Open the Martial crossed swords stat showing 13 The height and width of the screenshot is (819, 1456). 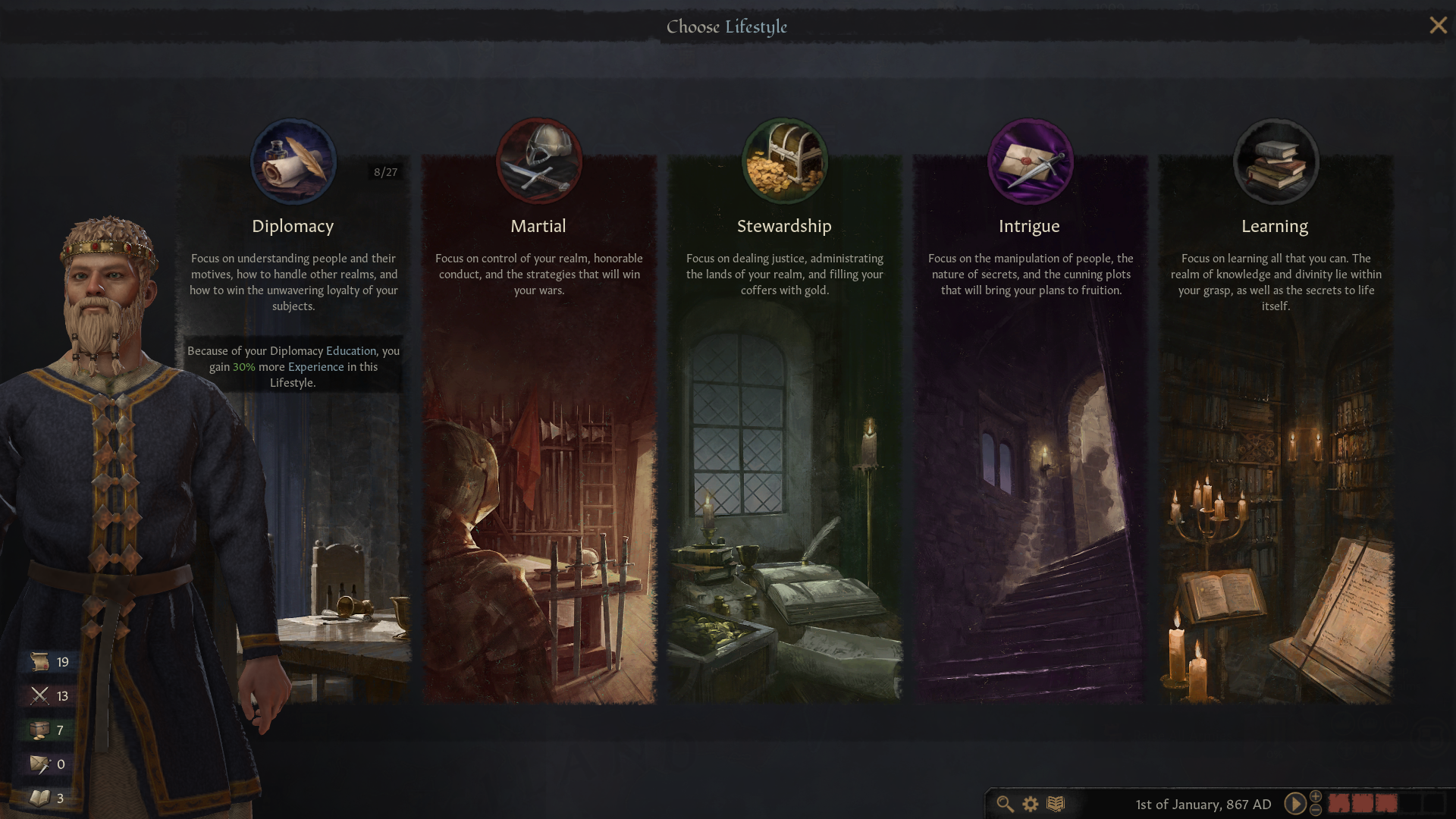[39, 695]
